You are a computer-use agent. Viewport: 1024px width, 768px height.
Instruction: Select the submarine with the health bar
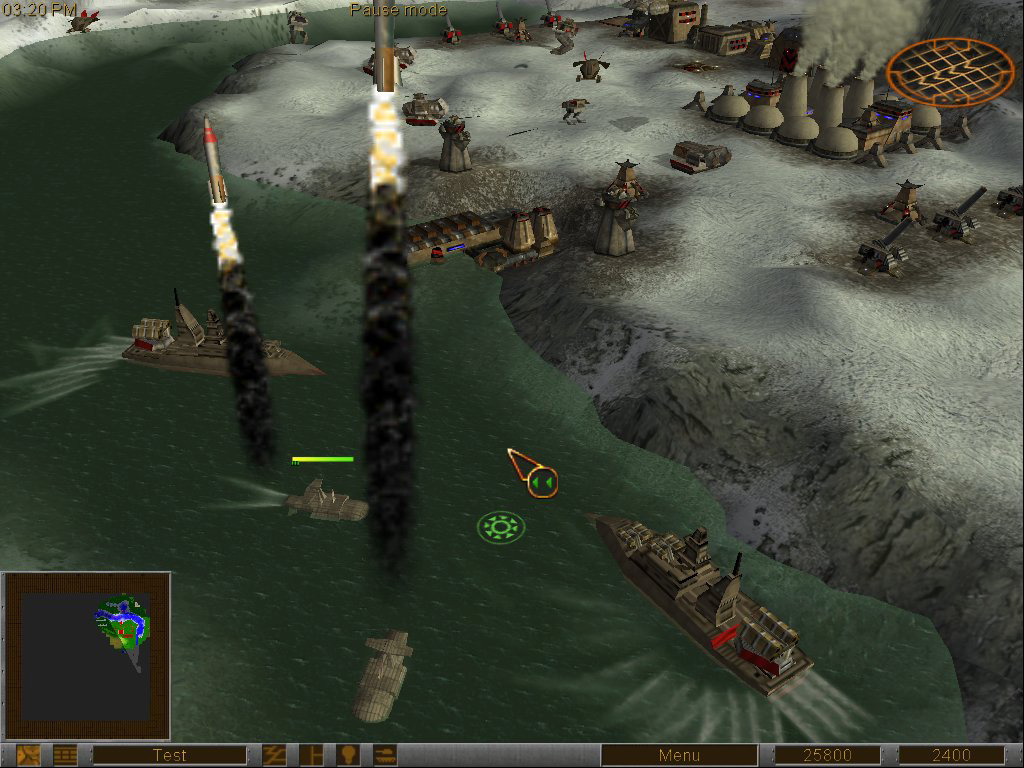point(326,501)
